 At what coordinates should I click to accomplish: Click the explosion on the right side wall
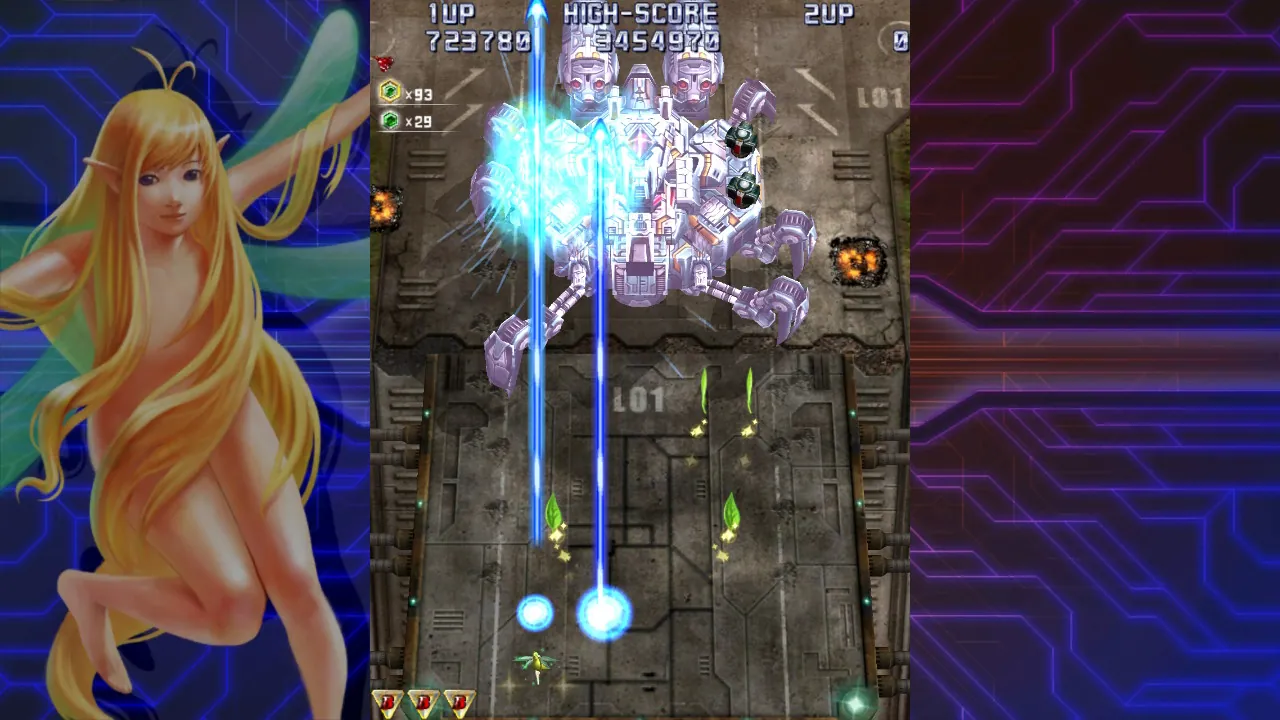tap(856, 262)
